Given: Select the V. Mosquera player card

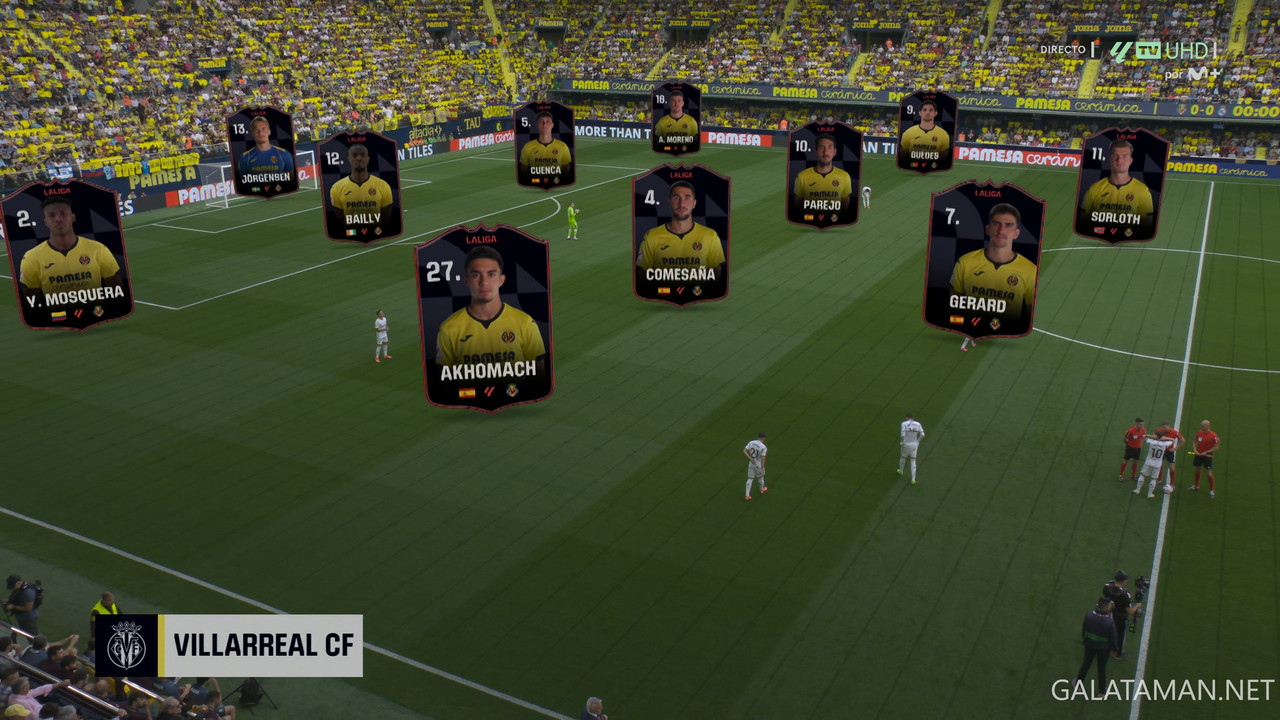Looking at the screenshot, I should pos(67,254).
